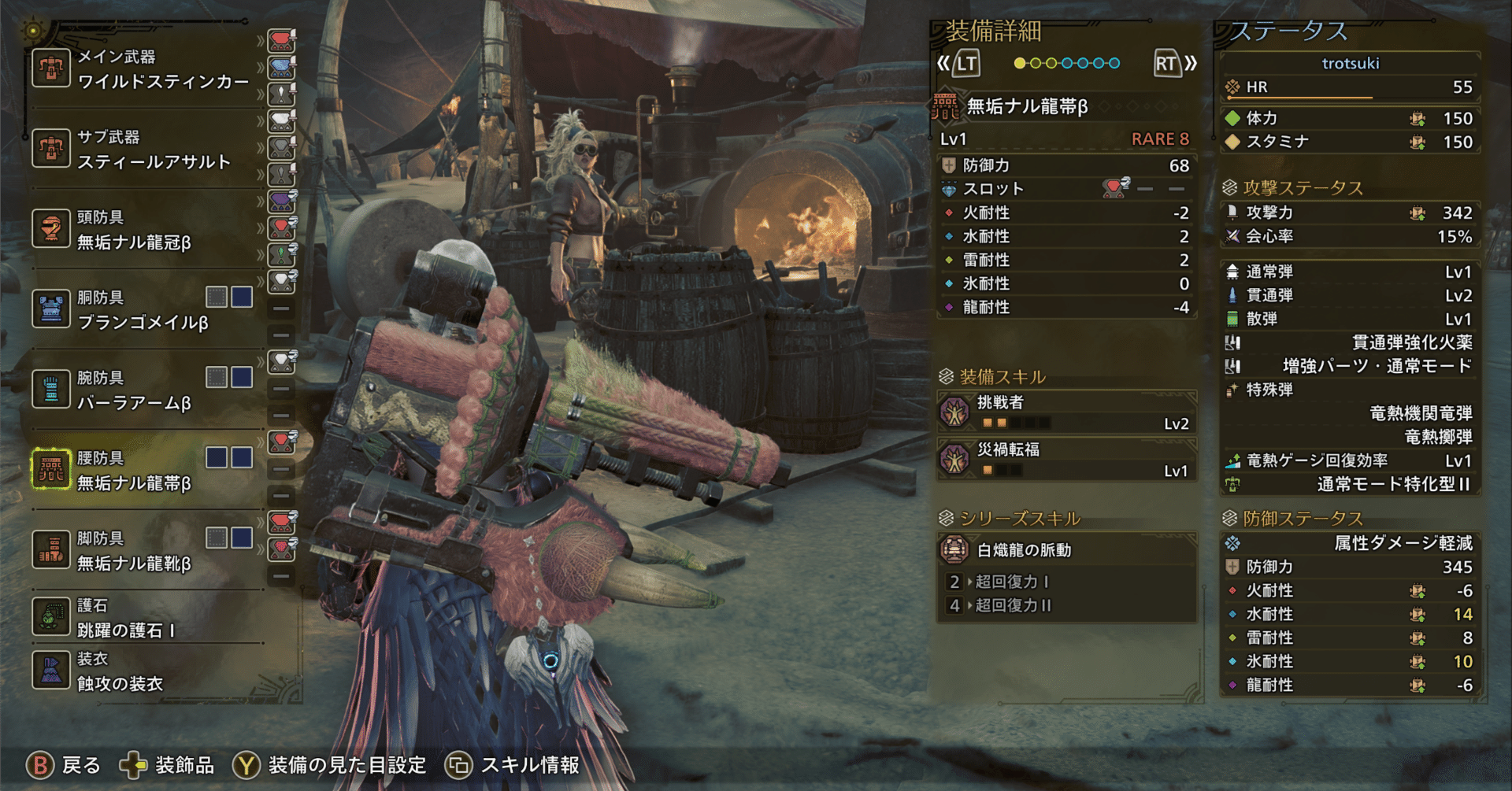Show スキル情報 skill info
The width and height of the screenshot is (1512, 791).
pyautogui.click(x=513, y=765)
